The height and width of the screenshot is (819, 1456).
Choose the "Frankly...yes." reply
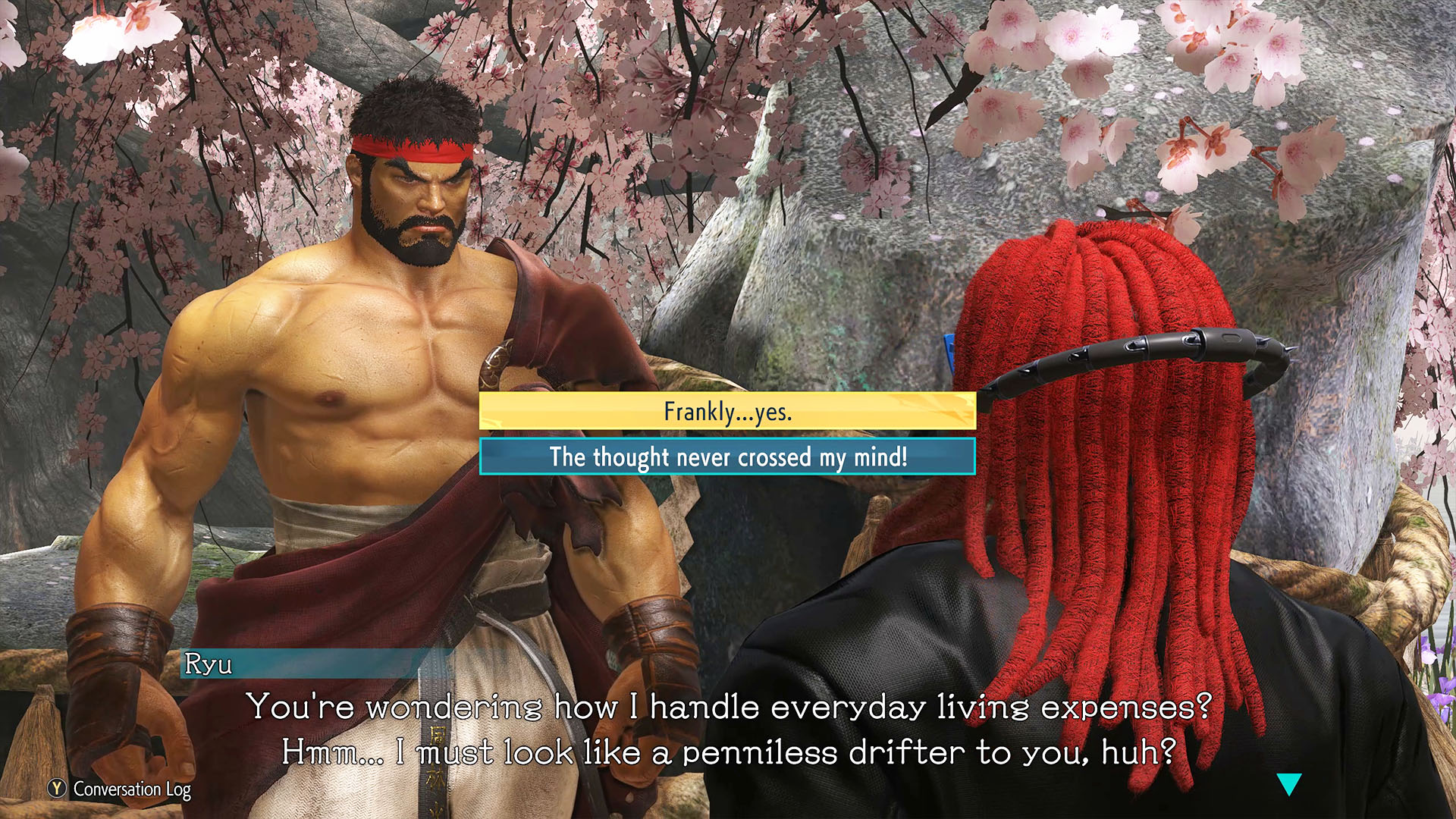[x=727, y=411]
